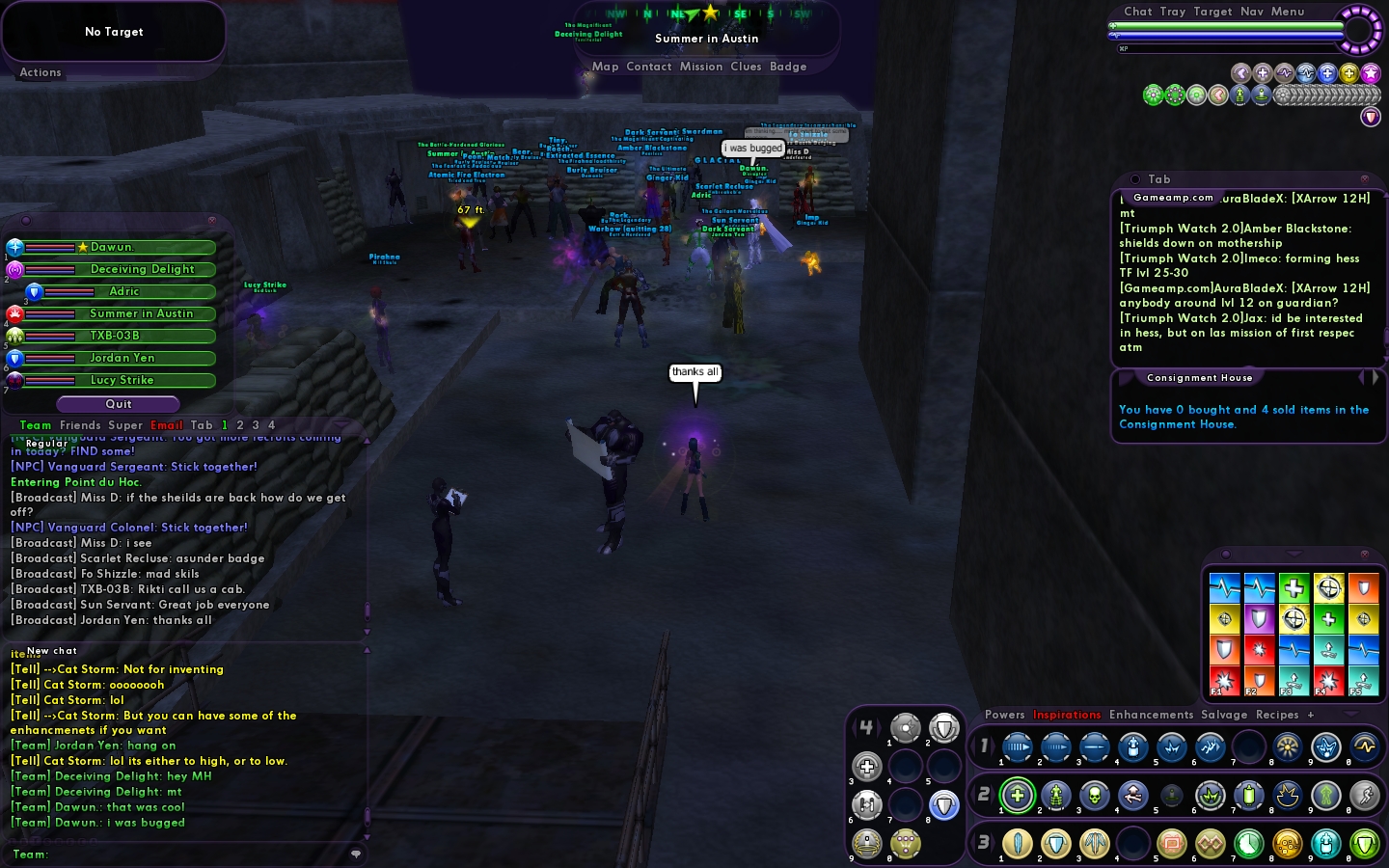Switch to the Inspirations tab

pyautogui.click(x=1066, y=715)
